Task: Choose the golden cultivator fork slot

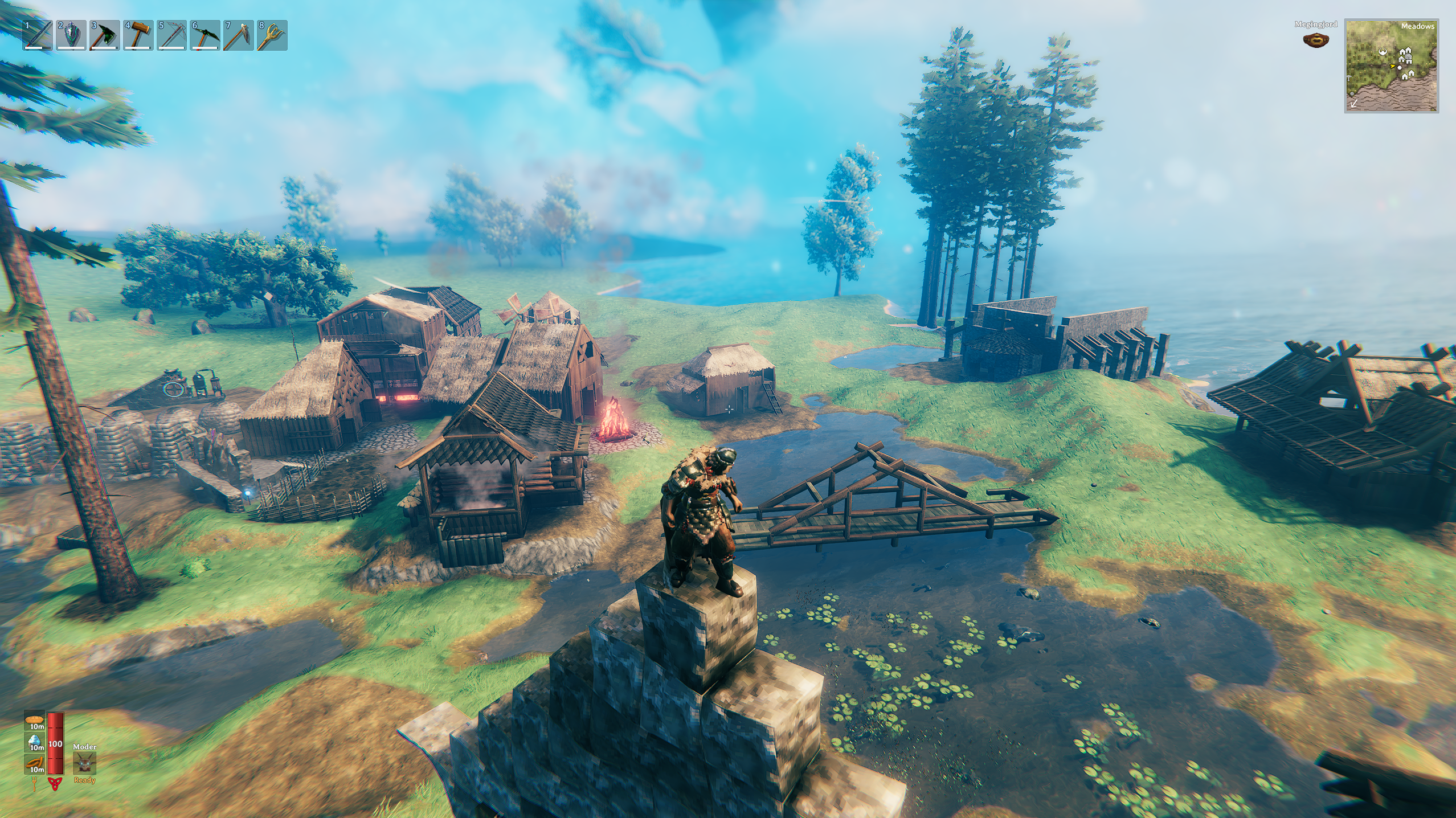Action: coord(272,35)
